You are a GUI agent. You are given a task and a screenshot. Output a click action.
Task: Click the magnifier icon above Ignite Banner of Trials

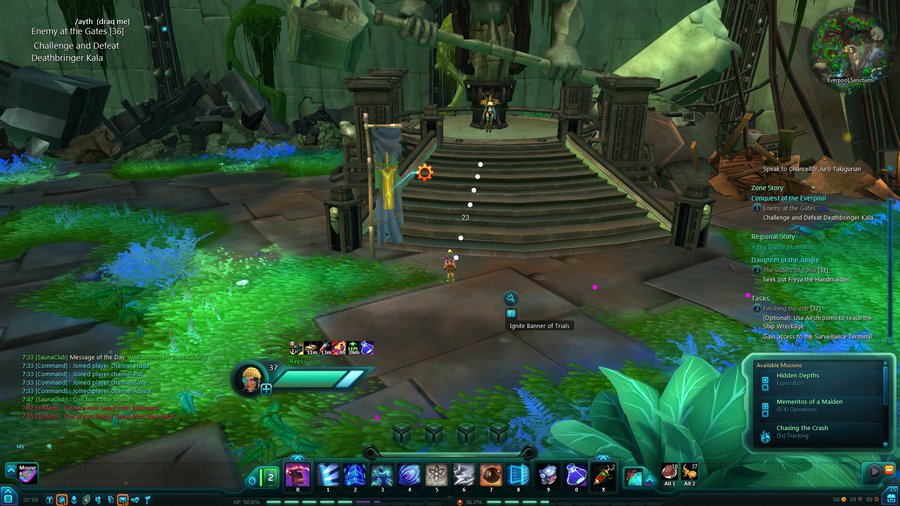pyautogui.click(x=511, y=298)
